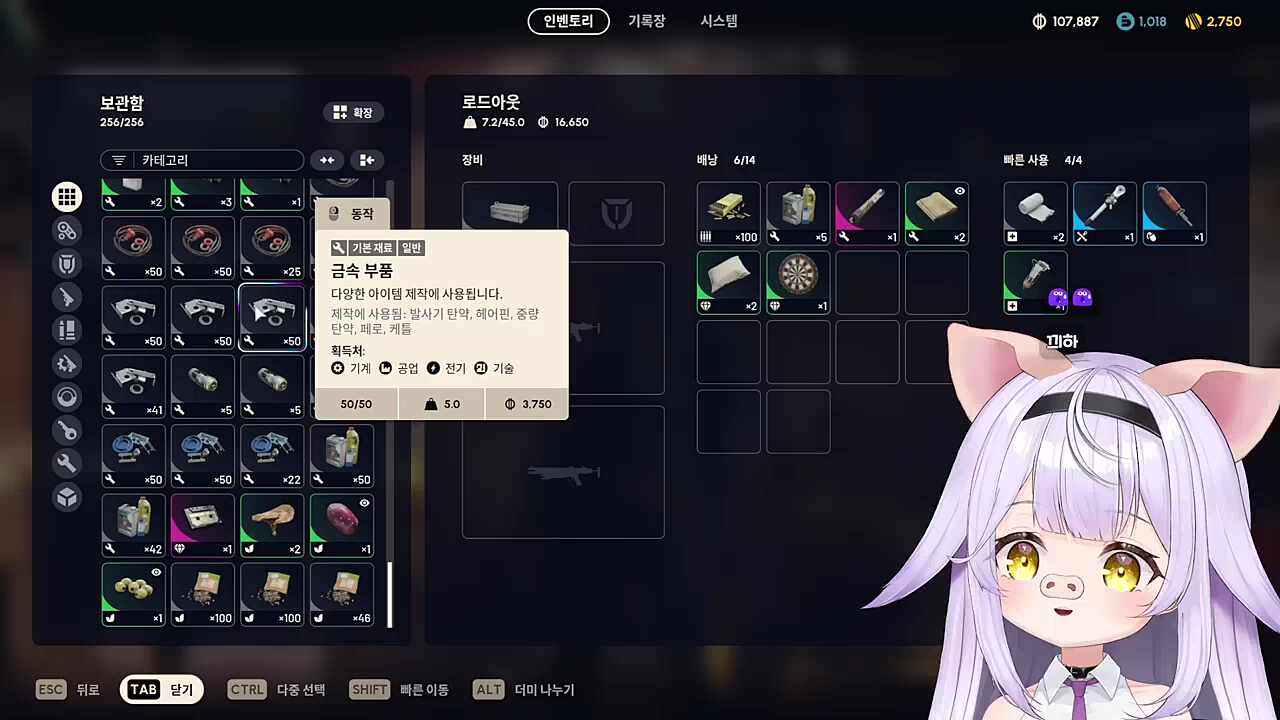Select the grid view icon in the sidebar
Image resolution: width=1280 pixels, height=720 pixels.
click(67, 197)
